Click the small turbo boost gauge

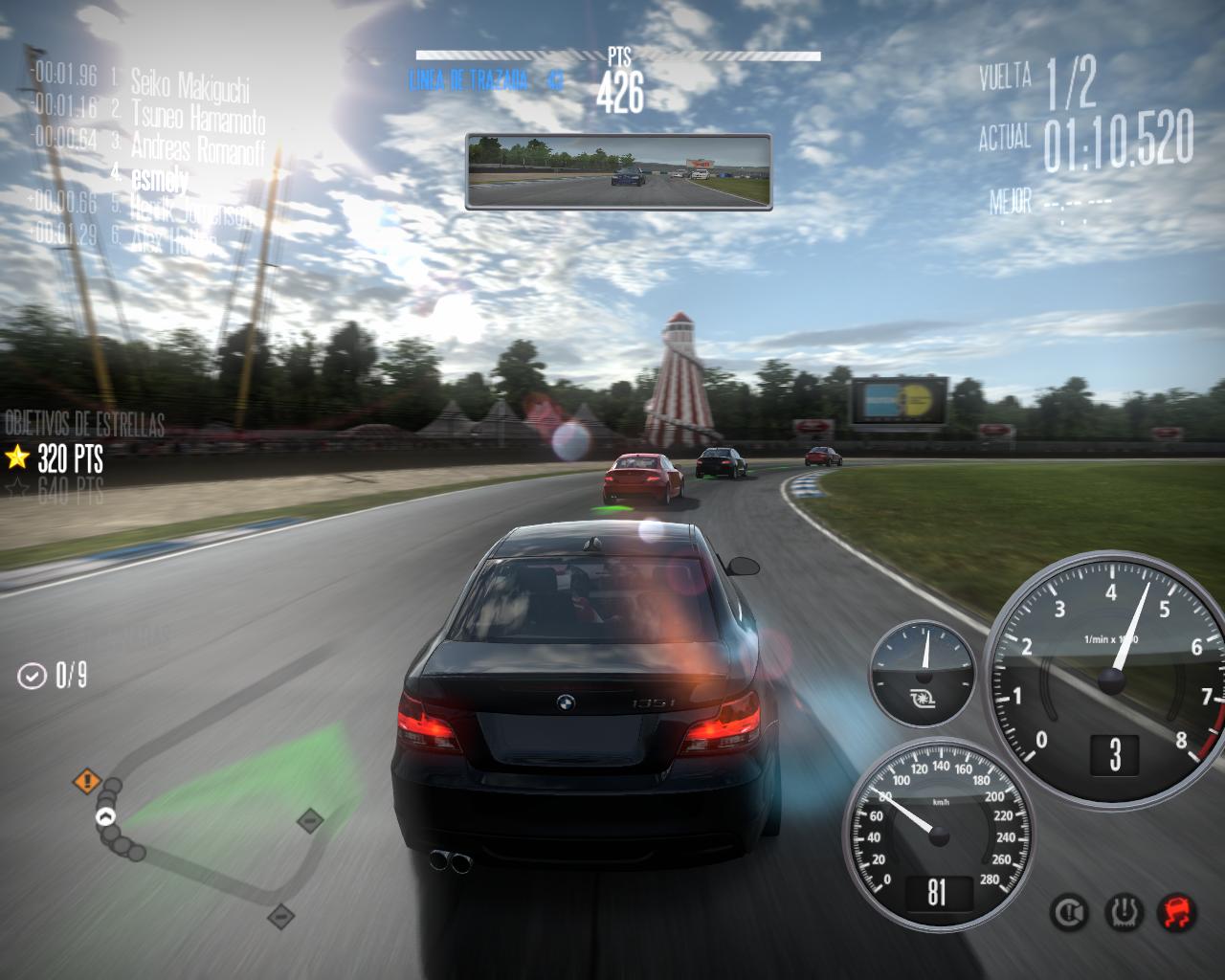coord(924,669)
